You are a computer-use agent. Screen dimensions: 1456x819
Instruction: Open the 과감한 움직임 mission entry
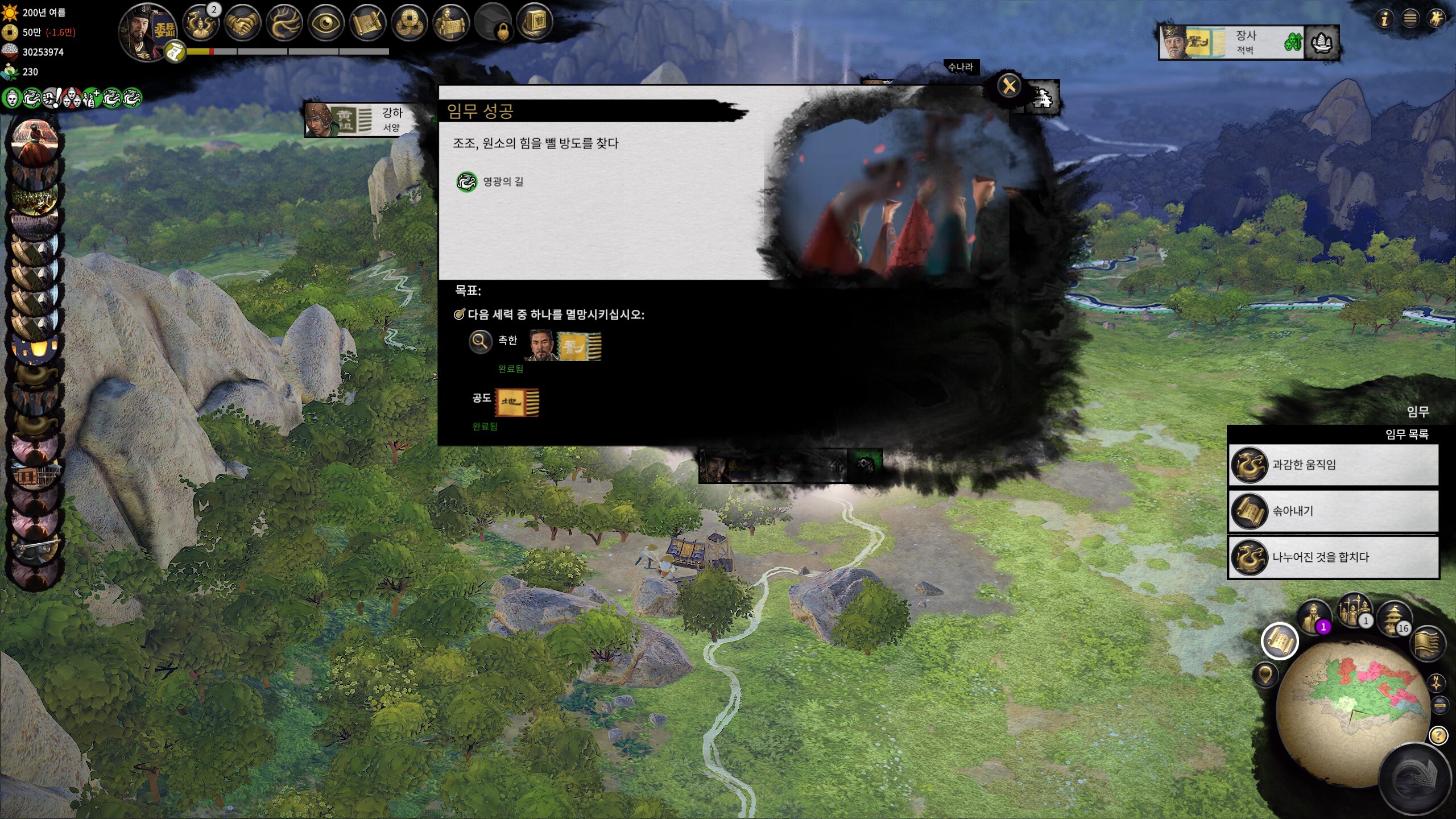[1333, 465]
